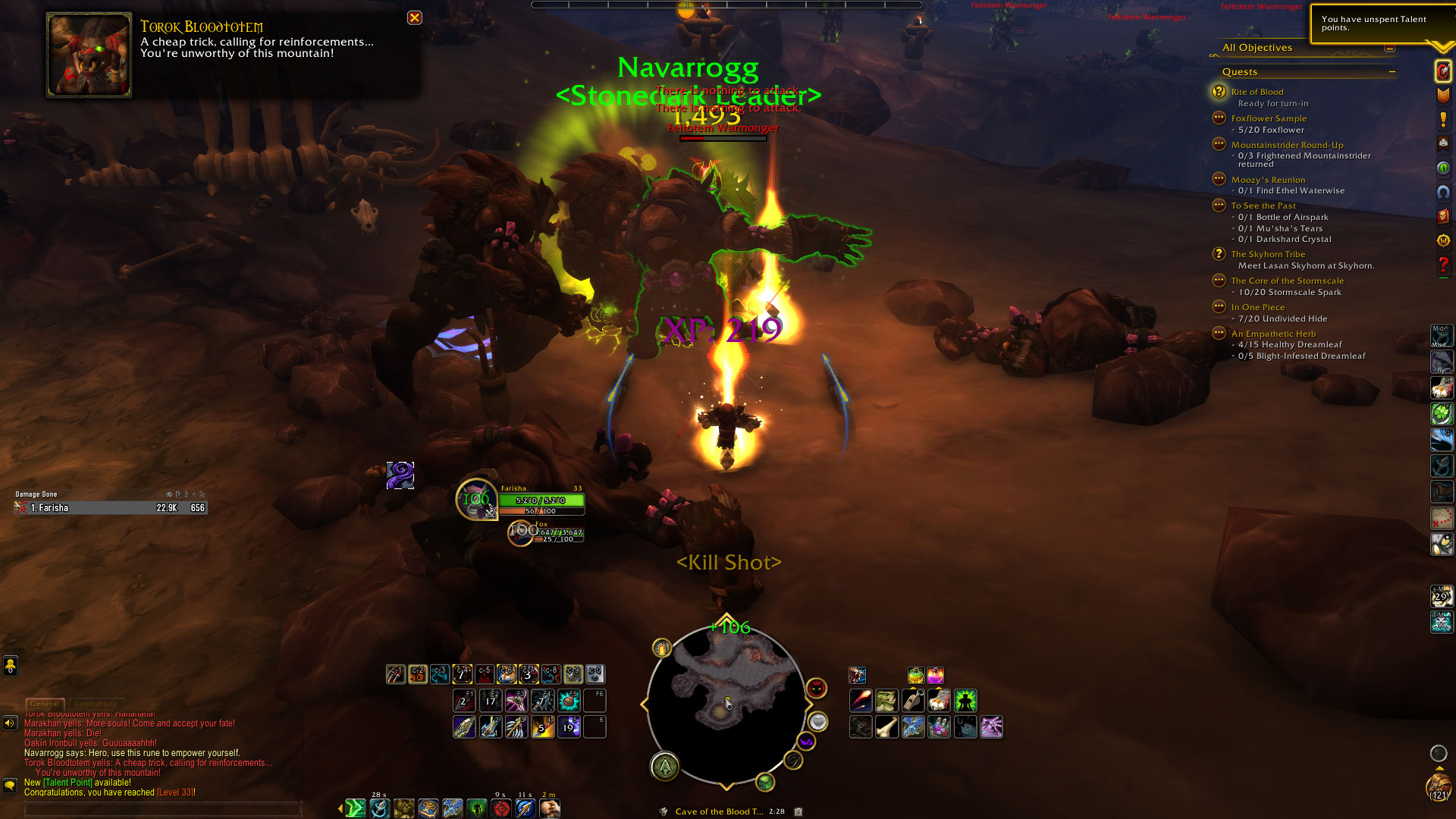Viewport: 1456px width, 819px height.
Task: Open the treasure map action button
Action: click(1441, 517)
